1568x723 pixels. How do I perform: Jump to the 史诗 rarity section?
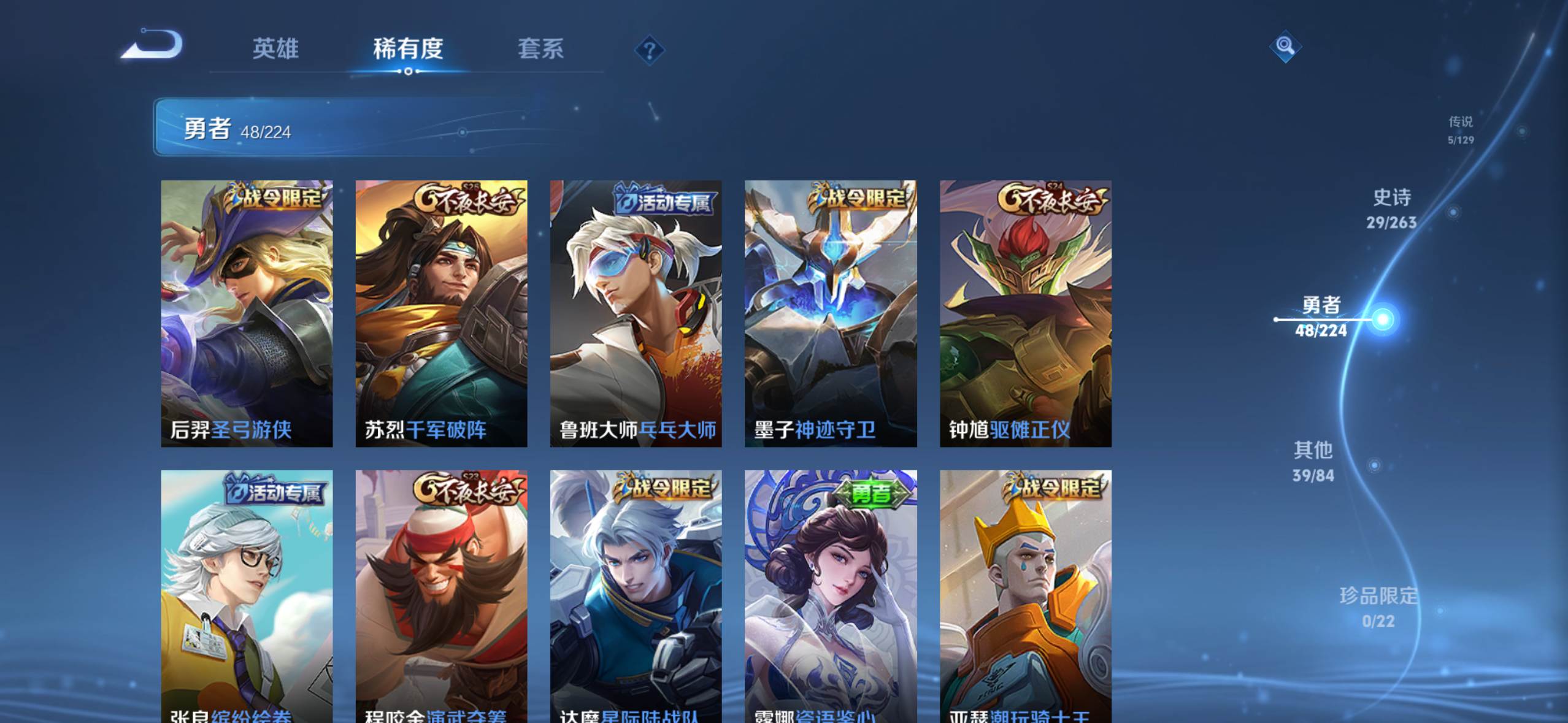click(1391, 208)
